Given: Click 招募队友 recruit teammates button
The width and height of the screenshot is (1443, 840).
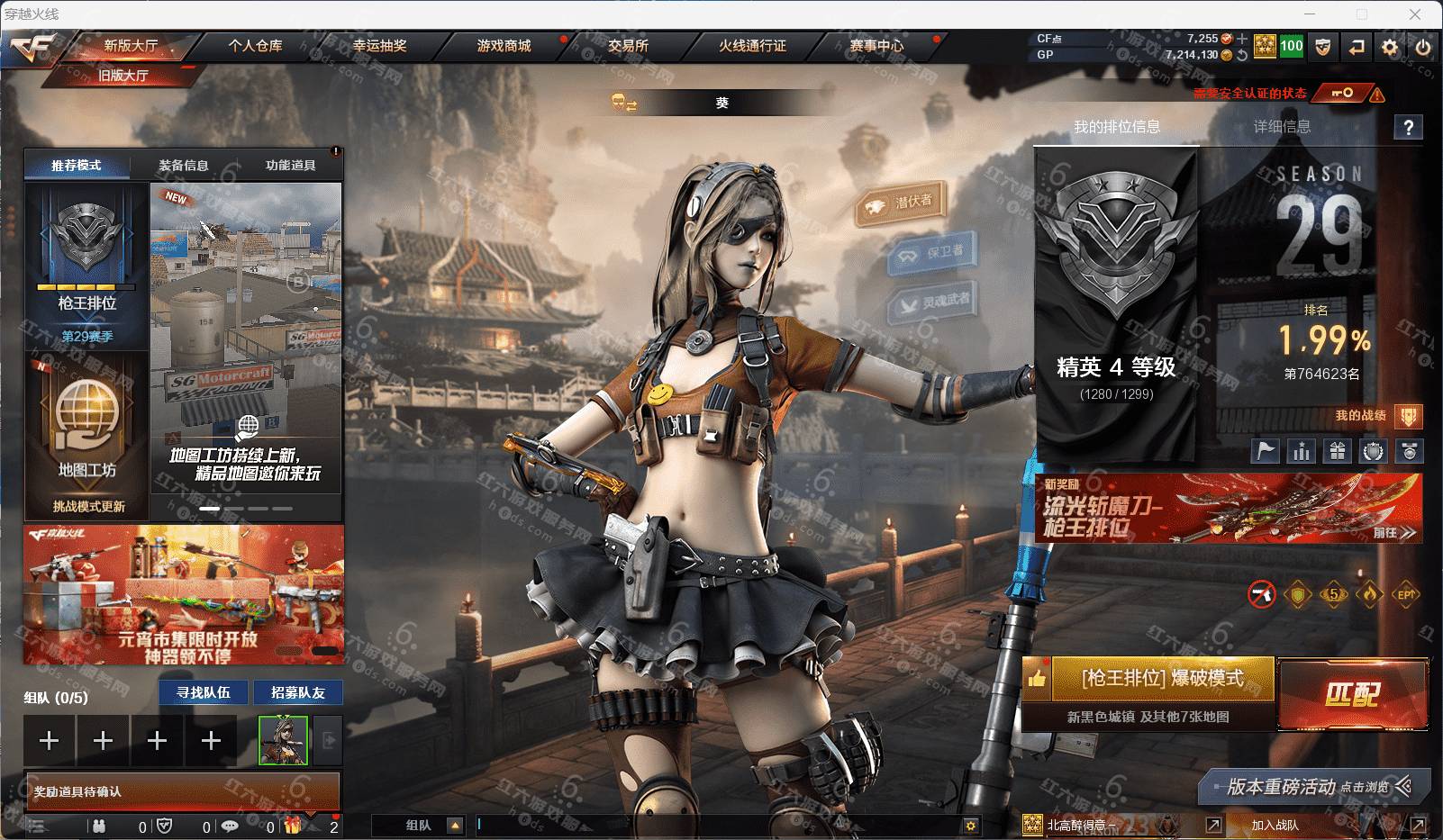Looking at the screenshot, I should pos(298,692).
